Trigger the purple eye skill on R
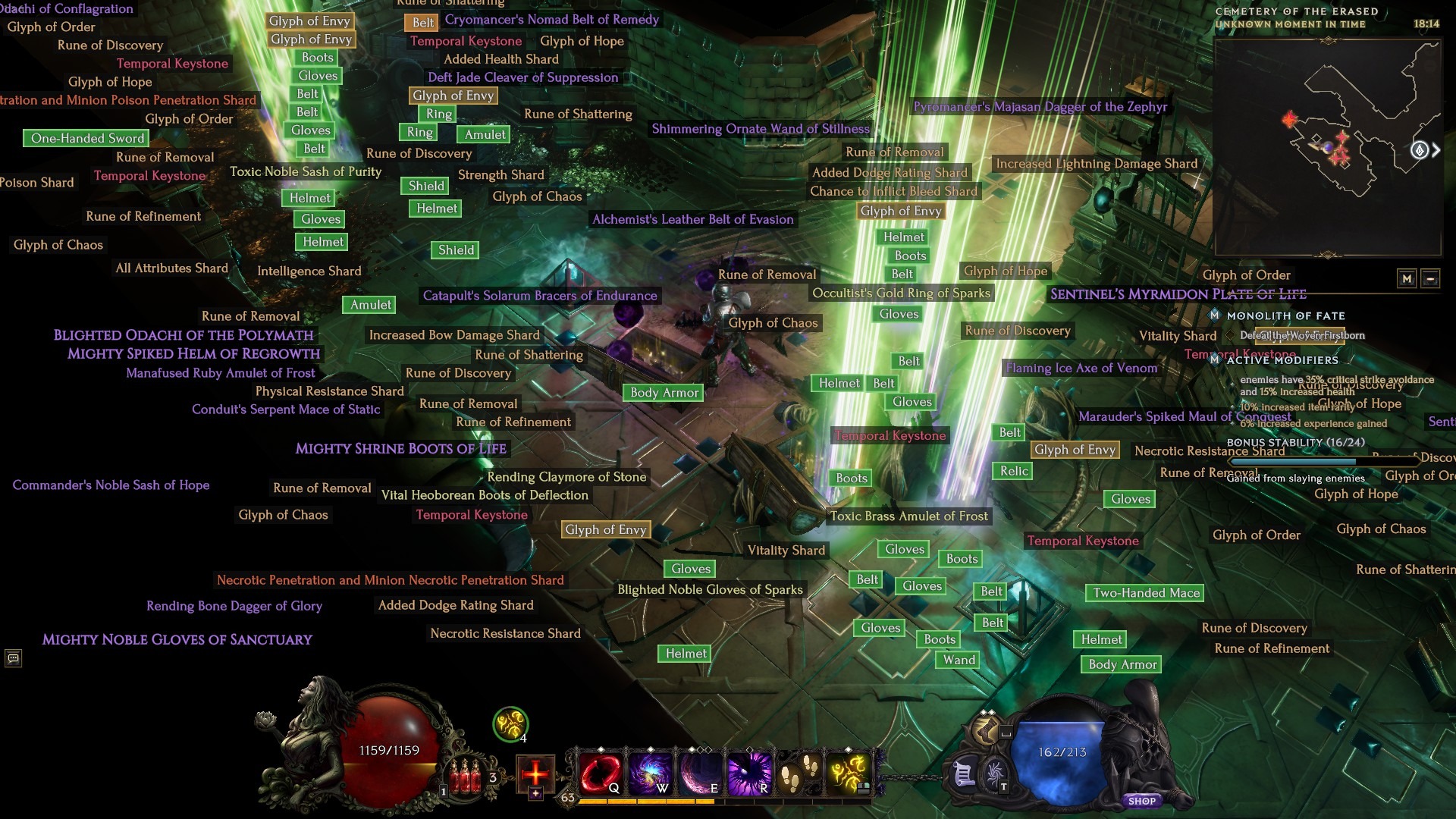Viewport: 1456px width, 819px height. 749,773
